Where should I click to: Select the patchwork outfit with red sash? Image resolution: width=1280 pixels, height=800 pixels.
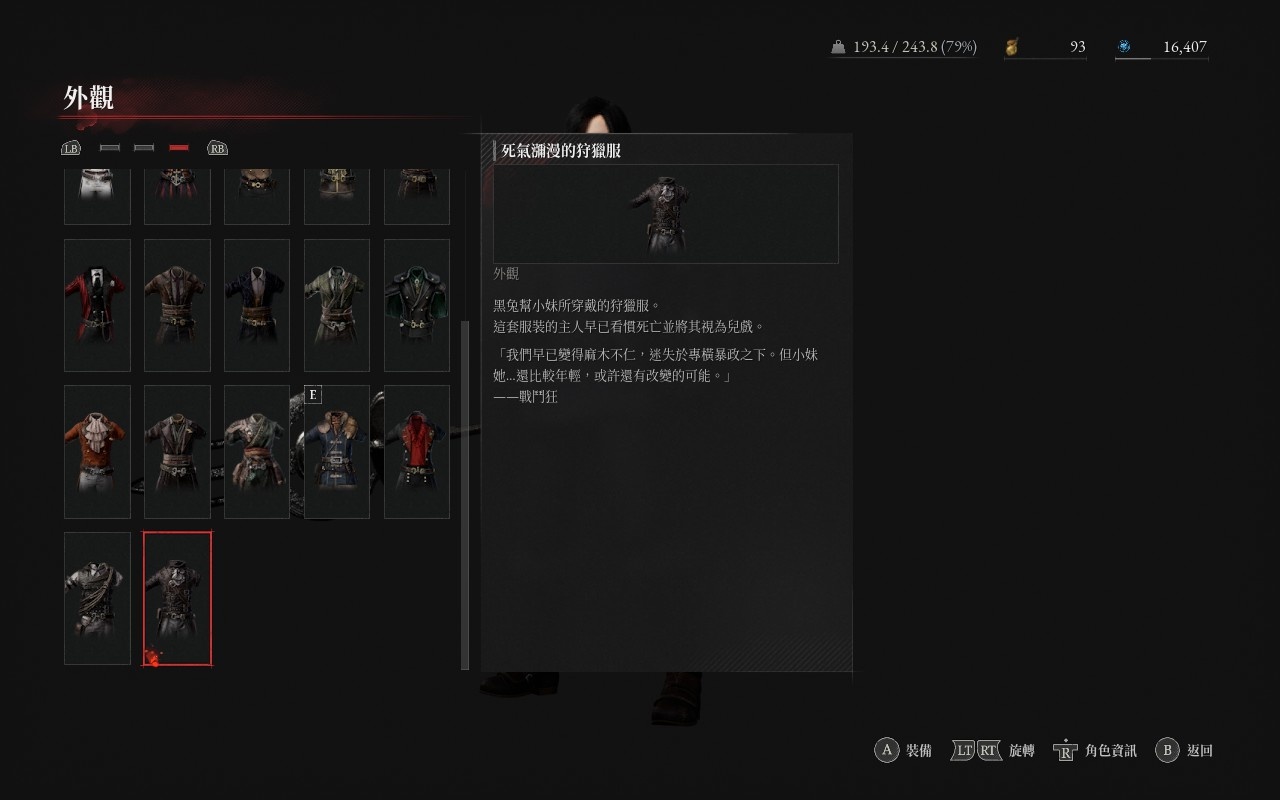(257, 452)
